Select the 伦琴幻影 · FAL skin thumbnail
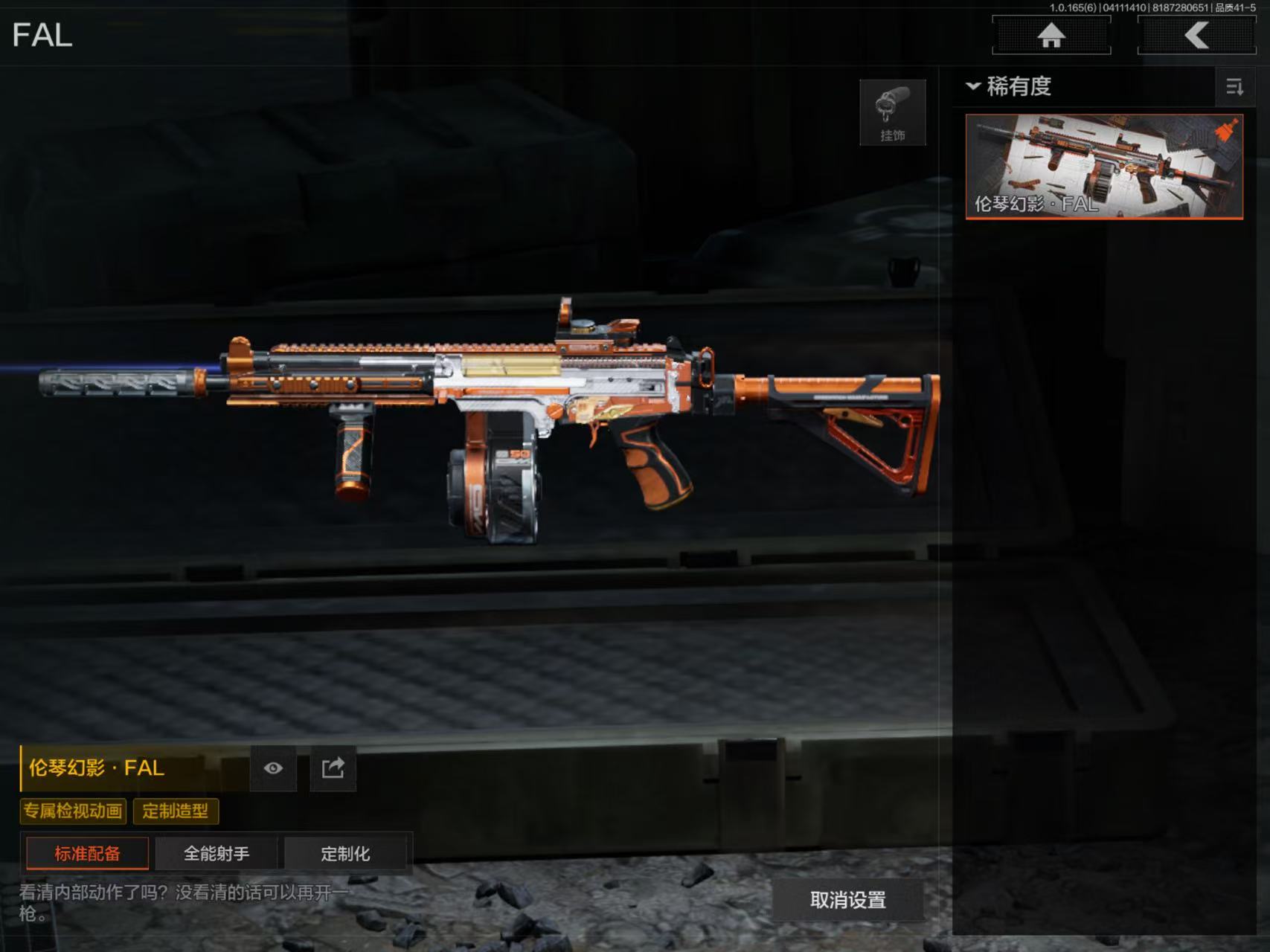This screenshot has width=1270, height=952. pyautogui.click(x=1103, y=166)
